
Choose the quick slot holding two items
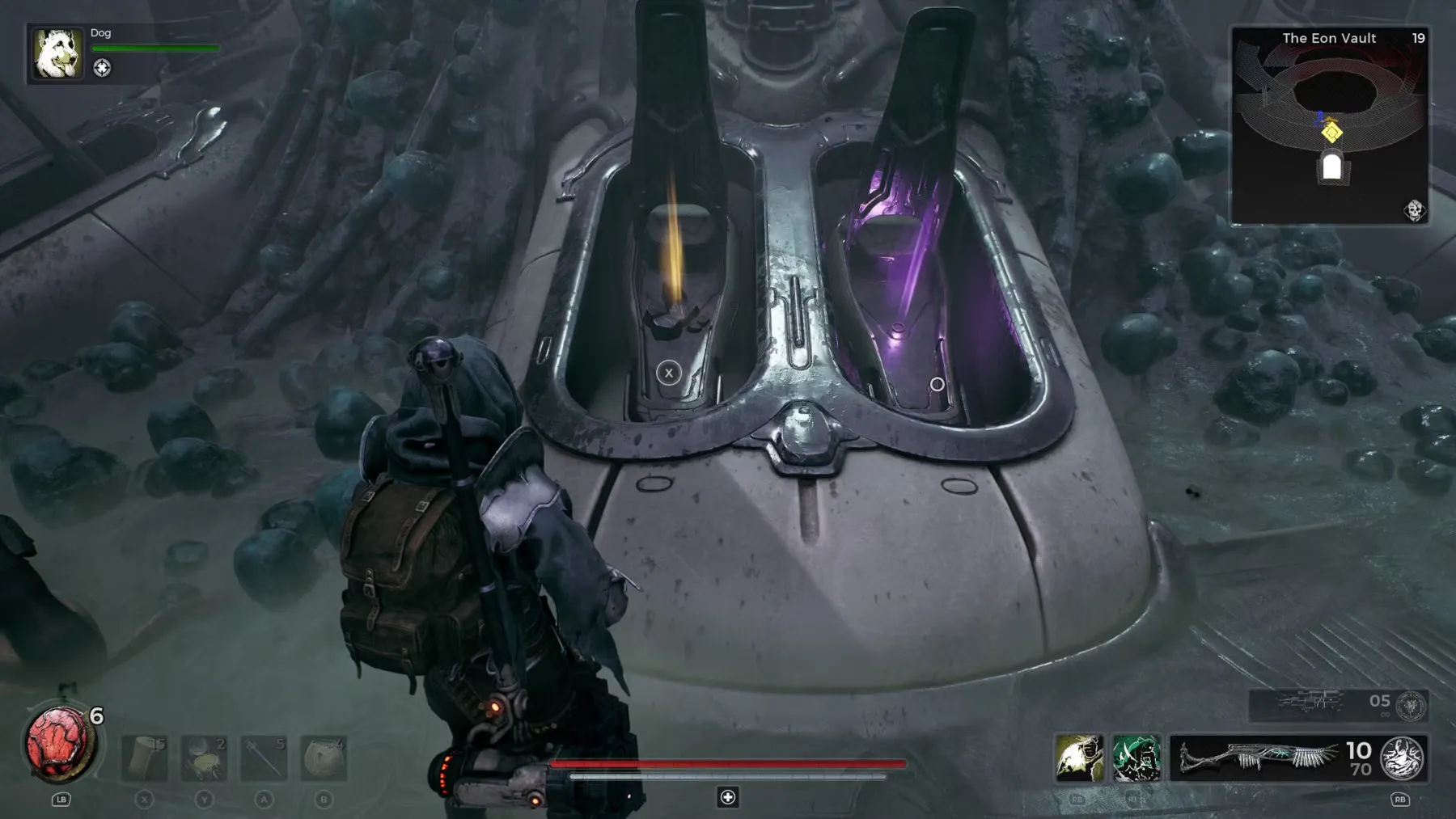coord(204,758)
